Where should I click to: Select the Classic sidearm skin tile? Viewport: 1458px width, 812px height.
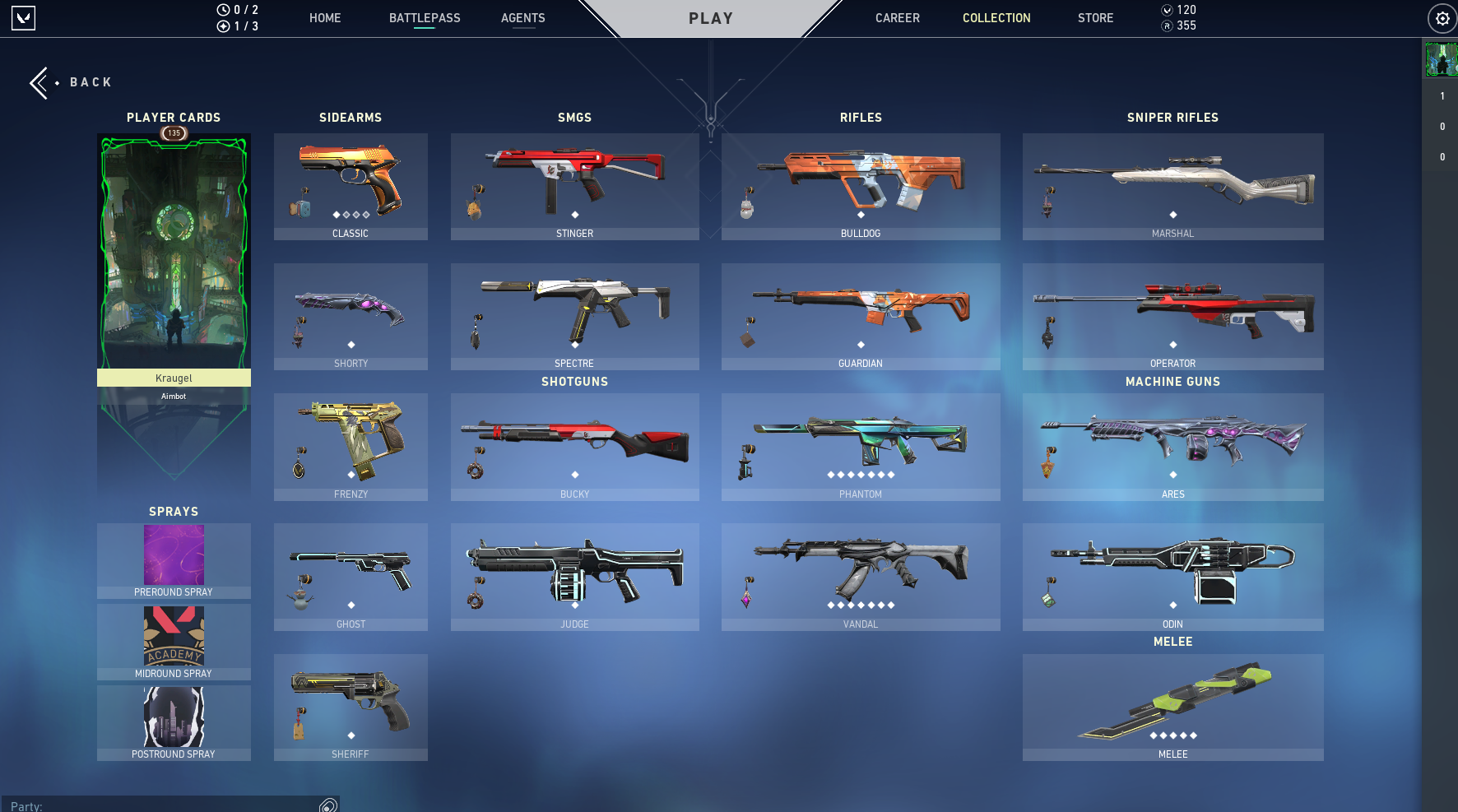[x=351, y=187]
